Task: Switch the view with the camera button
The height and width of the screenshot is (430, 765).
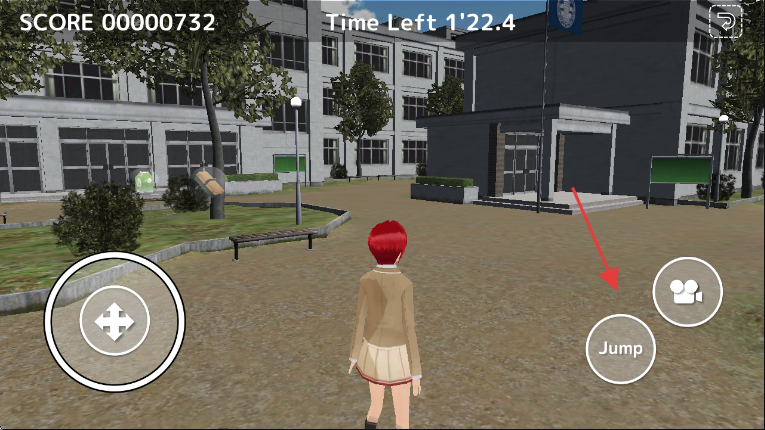Action: tap(687, 292)
